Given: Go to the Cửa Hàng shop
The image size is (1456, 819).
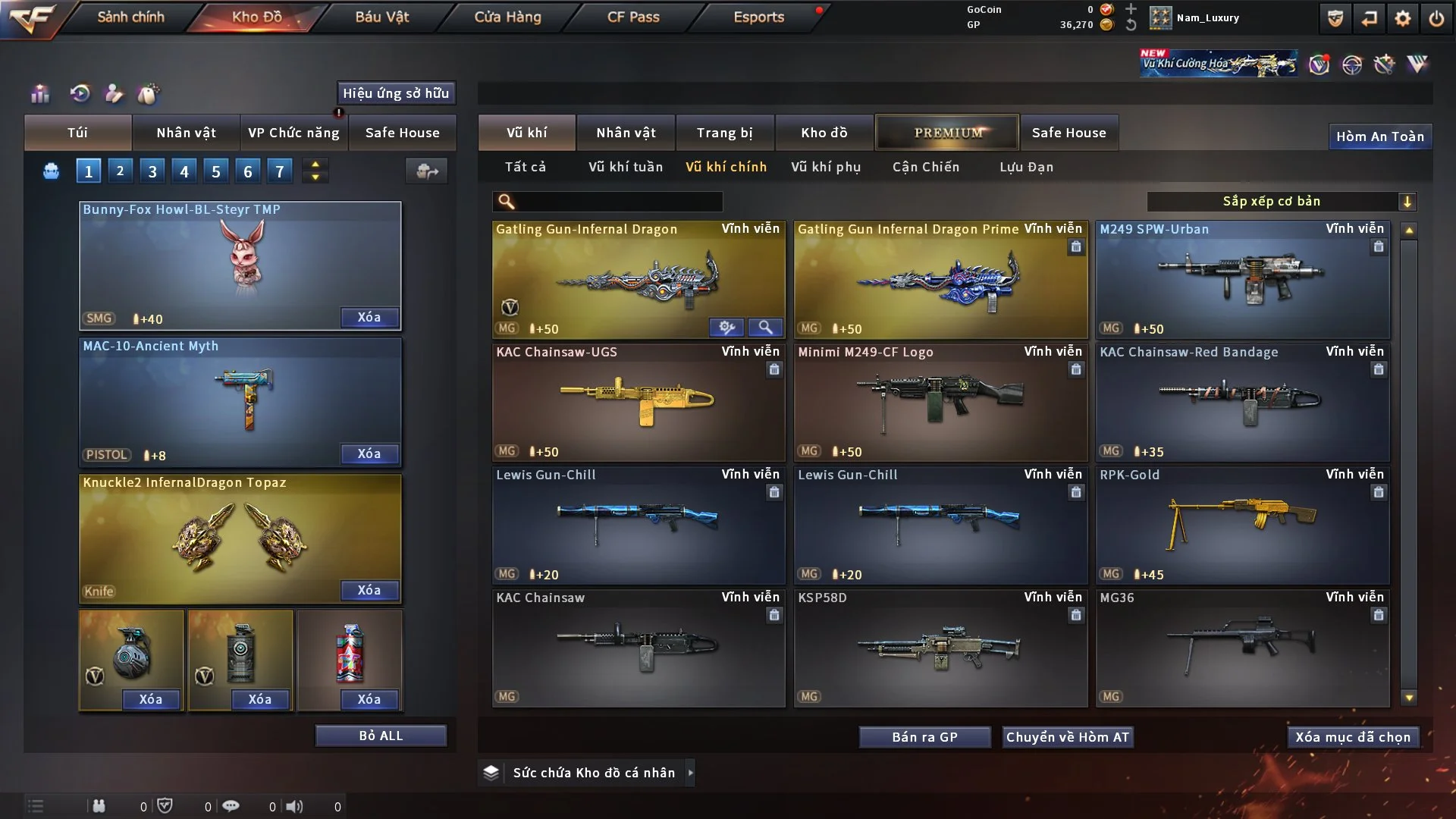Looking at the screenshot, I should 507,17.
